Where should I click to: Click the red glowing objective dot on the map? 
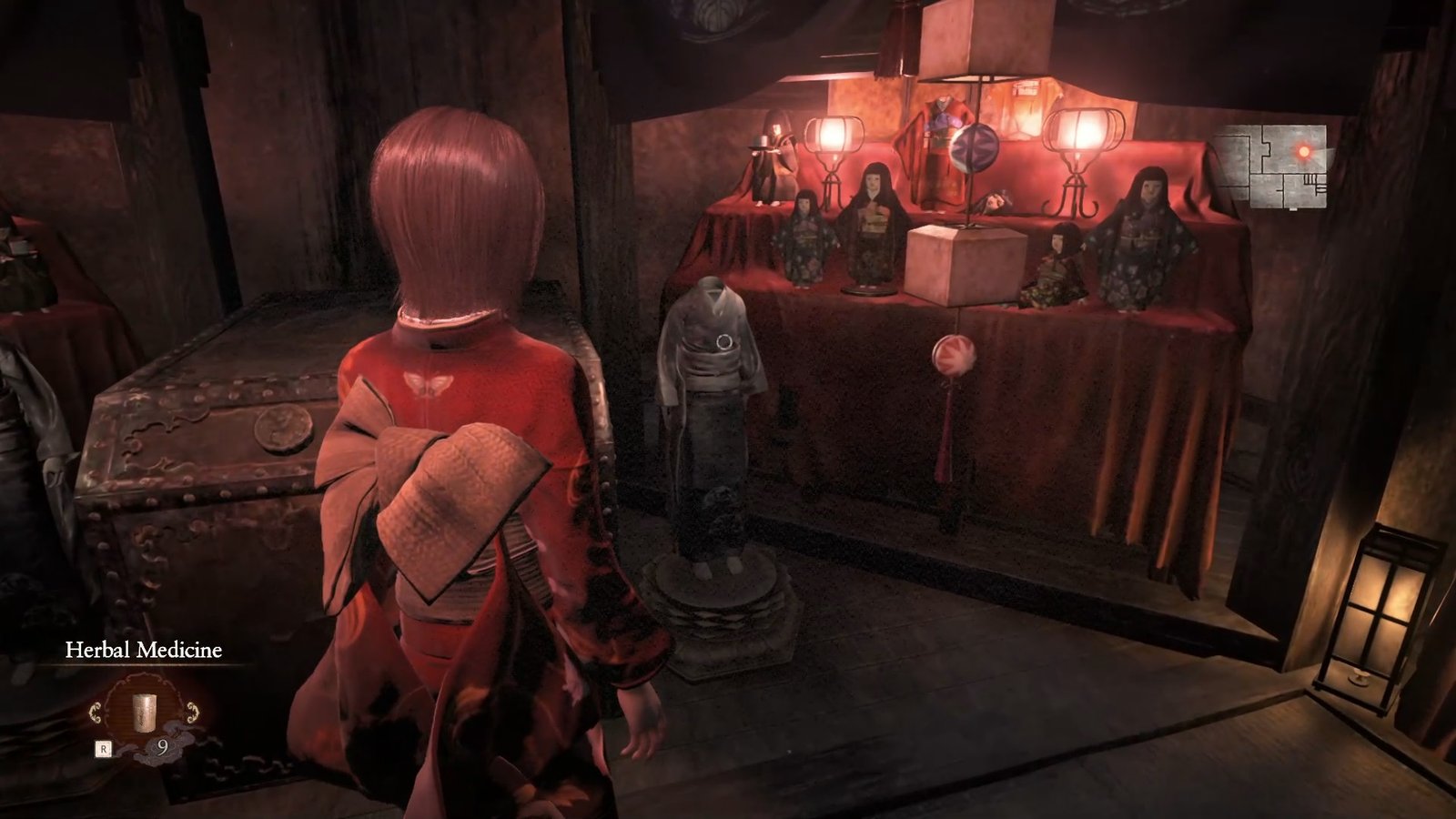click(1304, 152)
